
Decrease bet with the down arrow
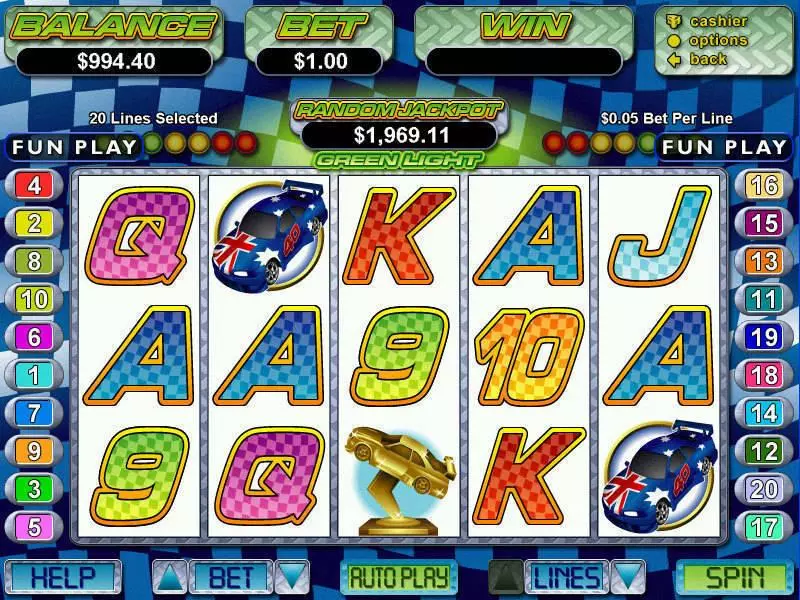pos(291,577)
